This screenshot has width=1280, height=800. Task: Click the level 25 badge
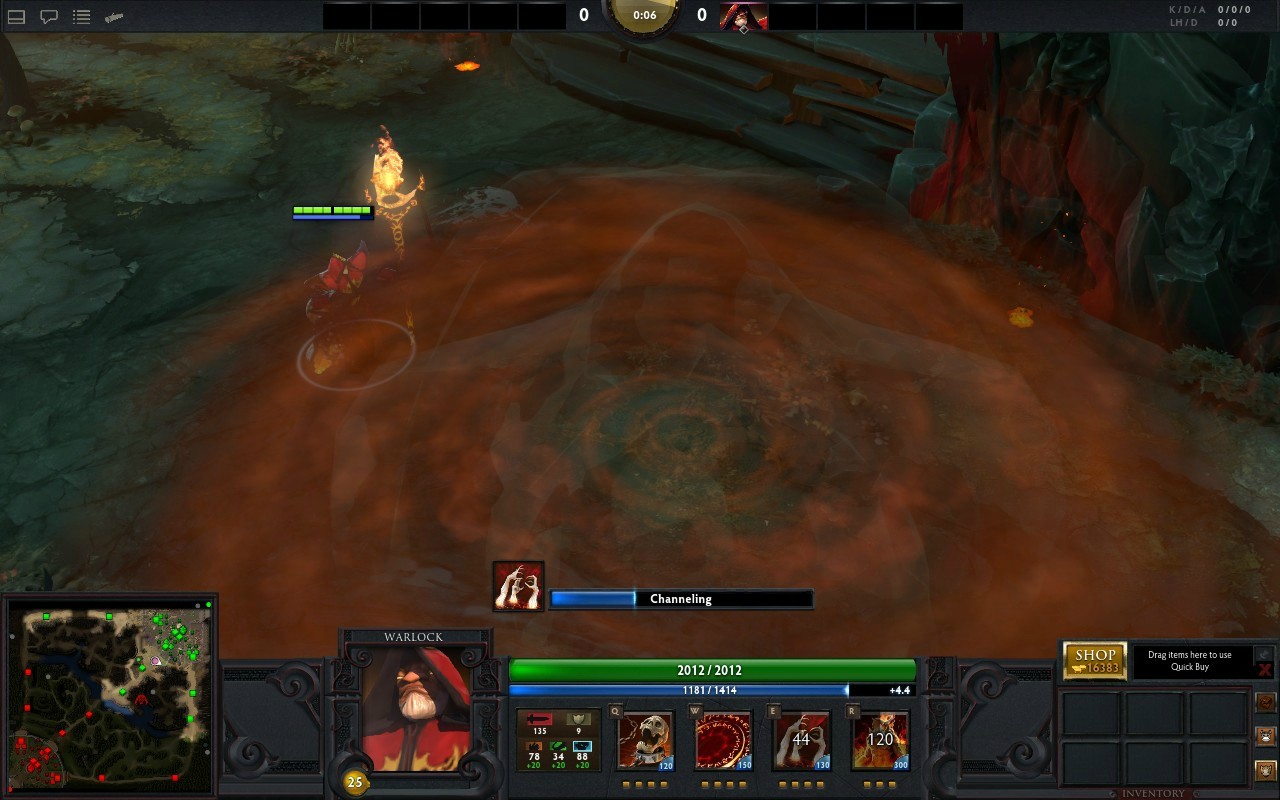pyautogui.click(x=354, y=782)
